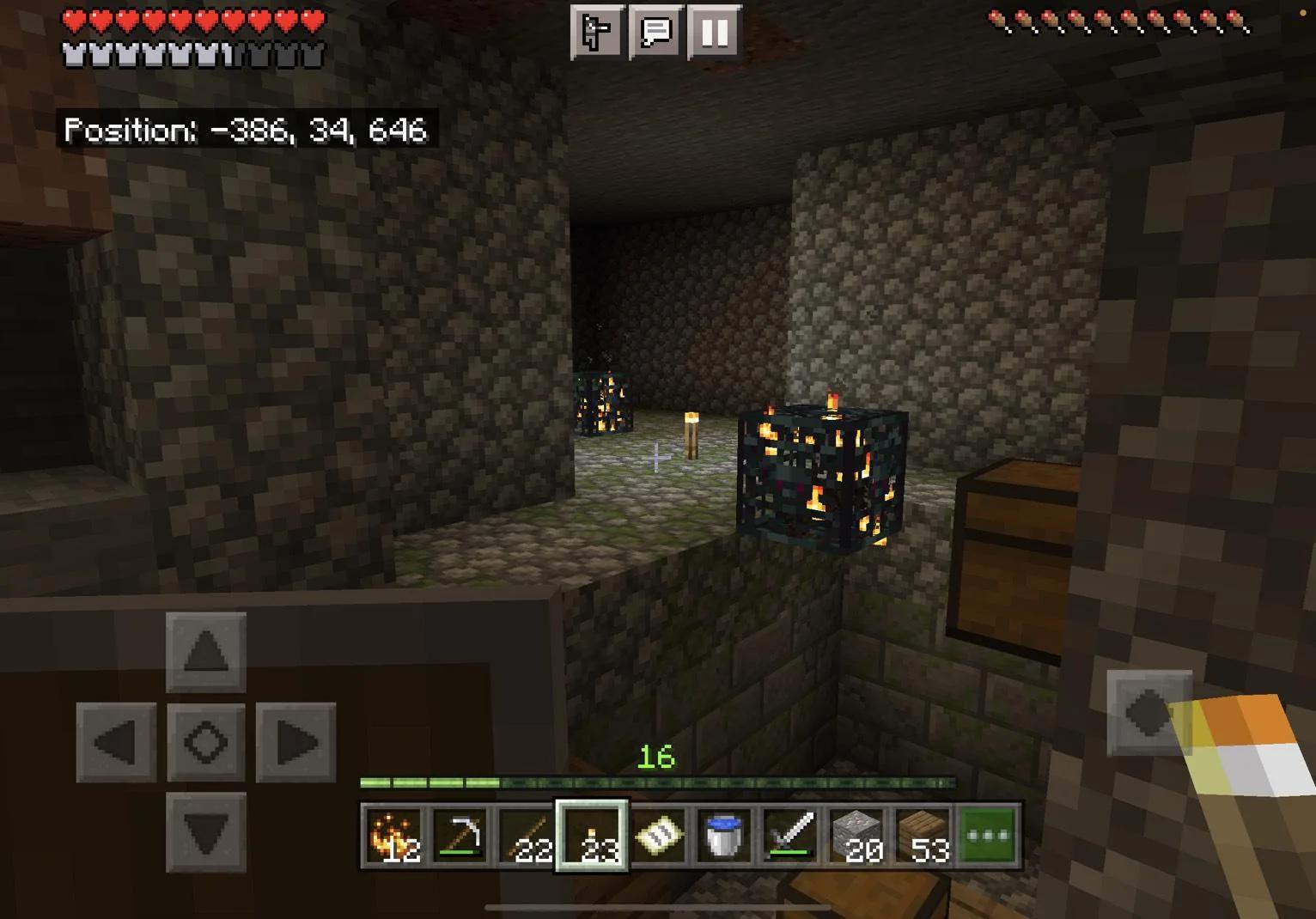Pause the game
1316x919 pixels.
(x=714, y=33)
